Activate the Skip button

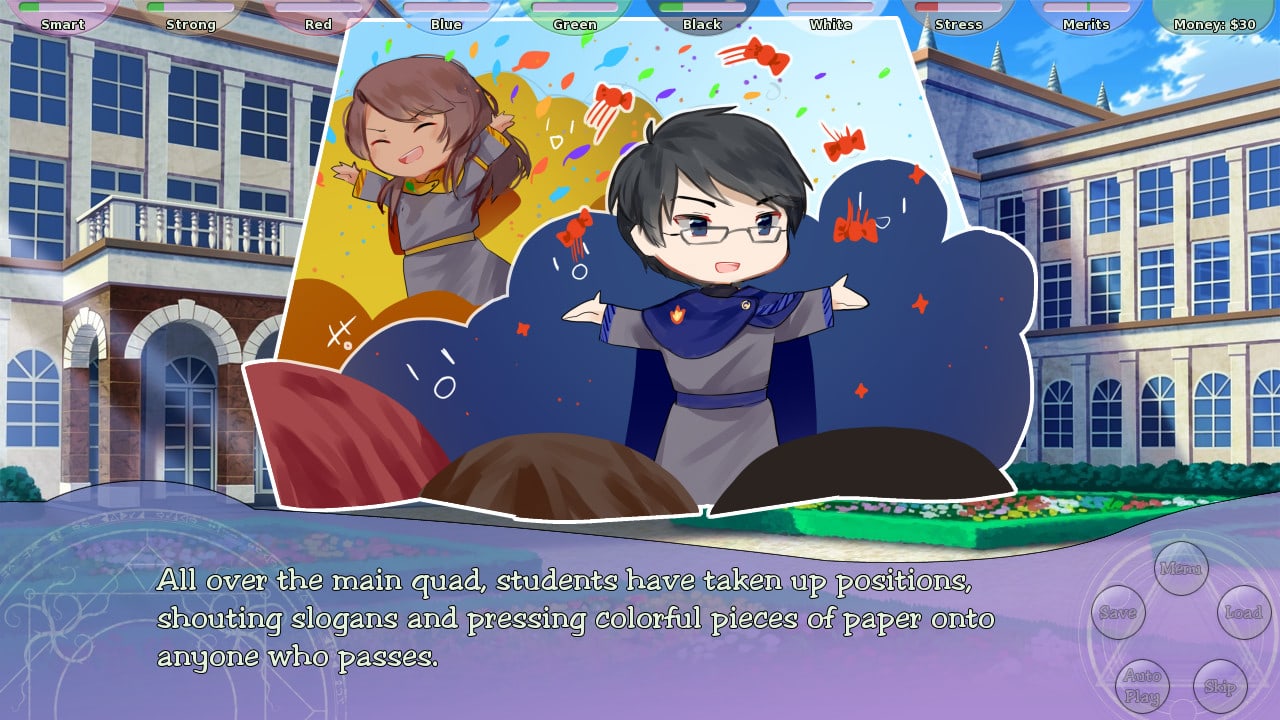coord(1220,686)
